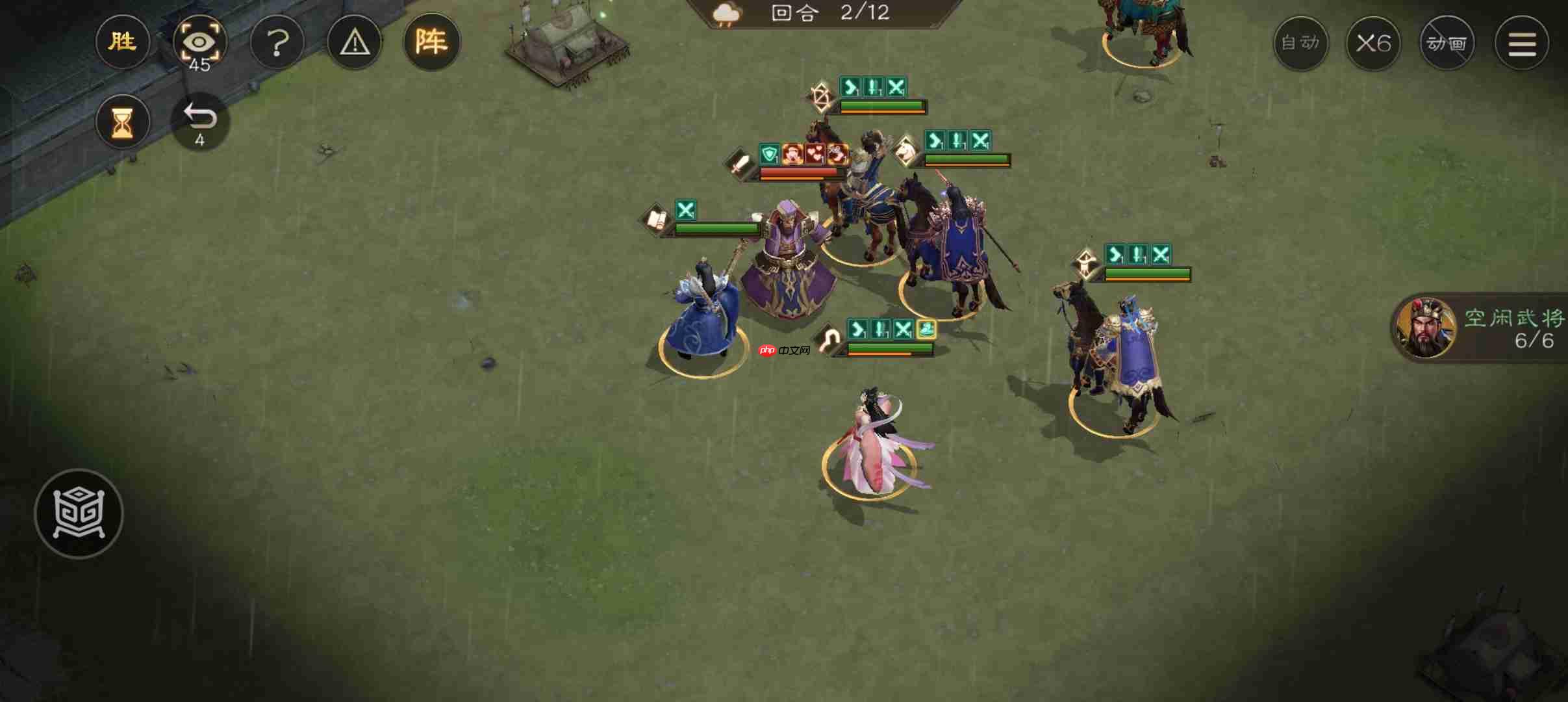Check battle info via eye icon showing 45
Viewport: 1568px width, 702px height.
pyautogui.click(x=199, y=42)
